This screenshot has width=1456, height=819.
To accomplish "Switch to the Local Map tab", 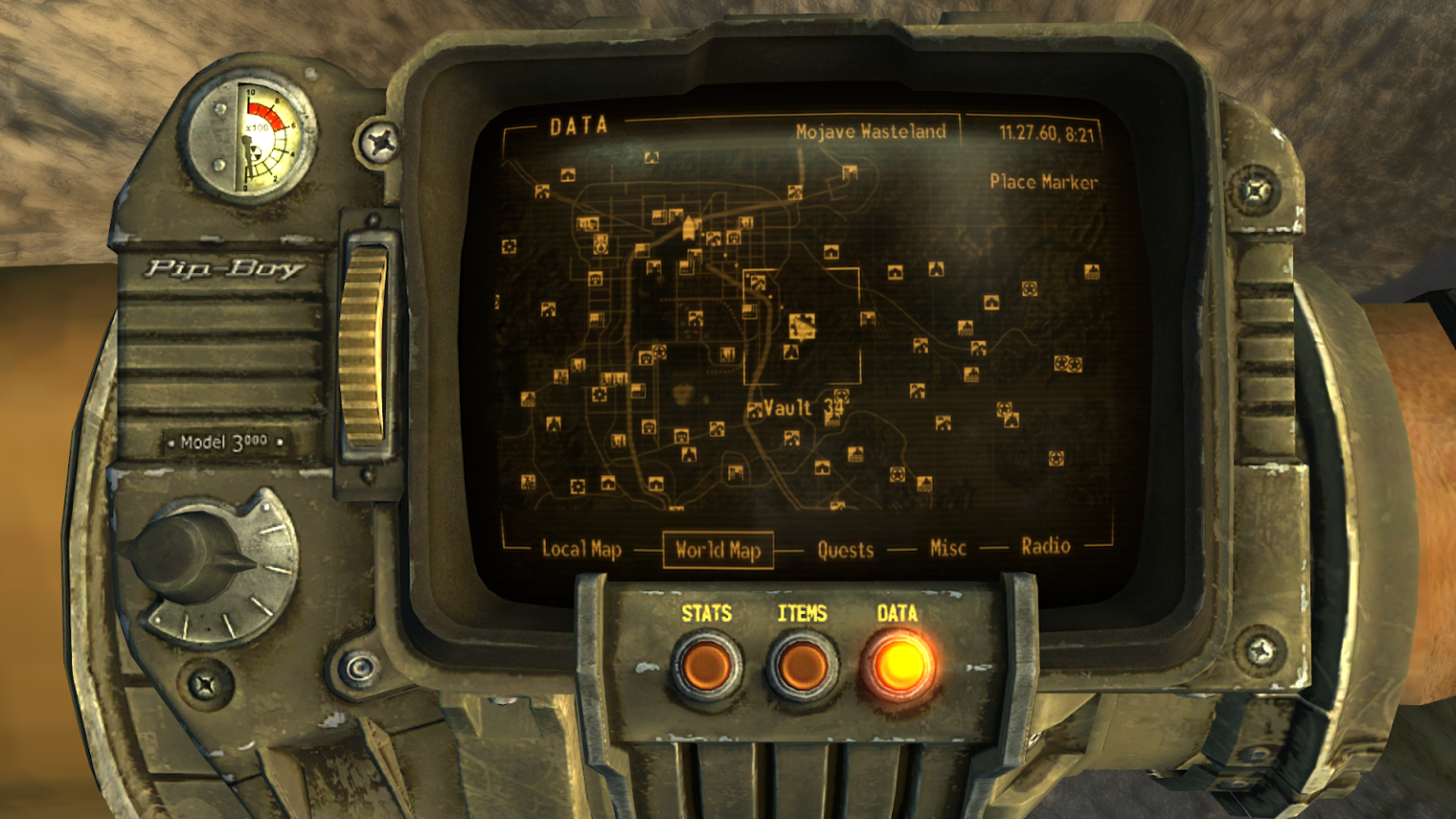I will tap(581, 547).
